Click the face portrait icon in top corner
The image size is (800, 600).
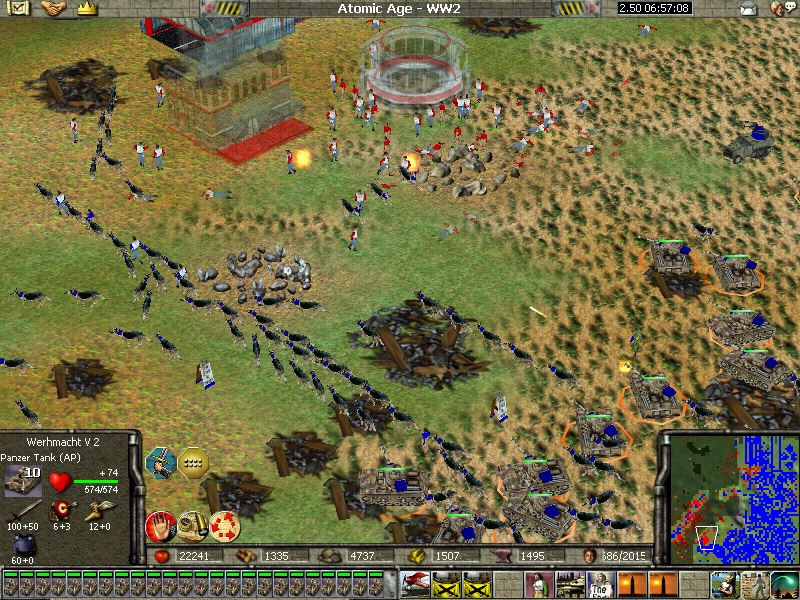778,9
